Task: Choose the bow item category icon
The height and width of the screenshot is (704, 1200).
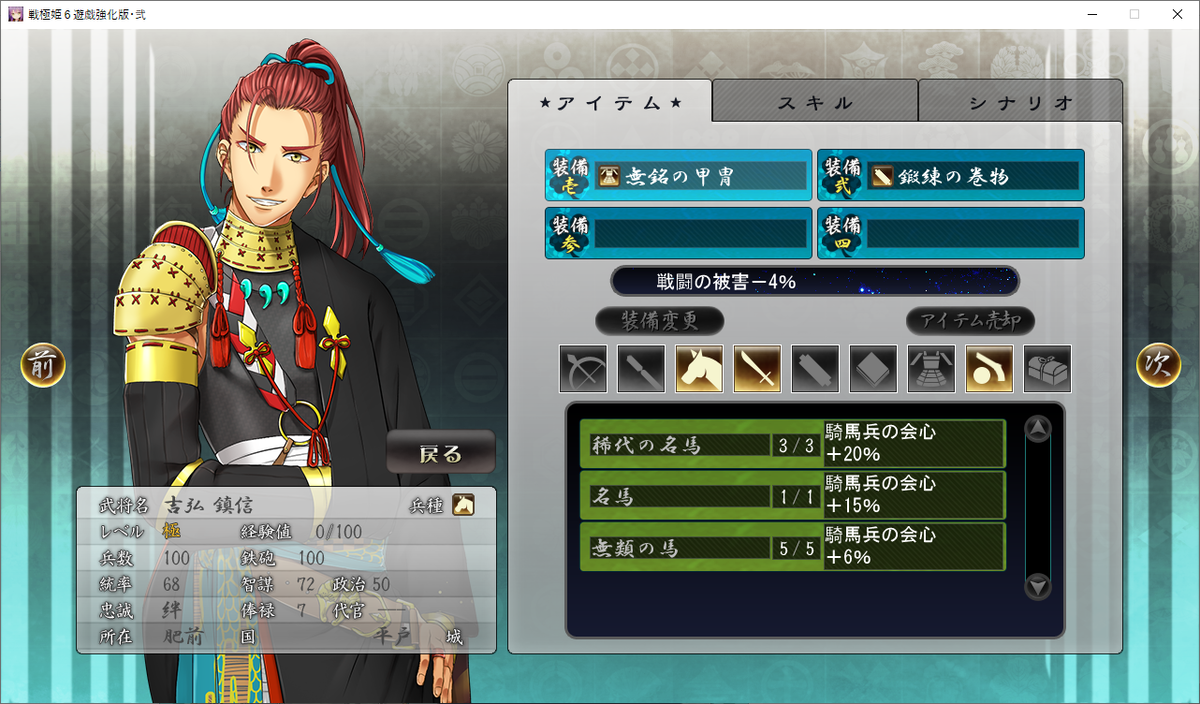Action: pyautogui.click(x=583, y=369)
